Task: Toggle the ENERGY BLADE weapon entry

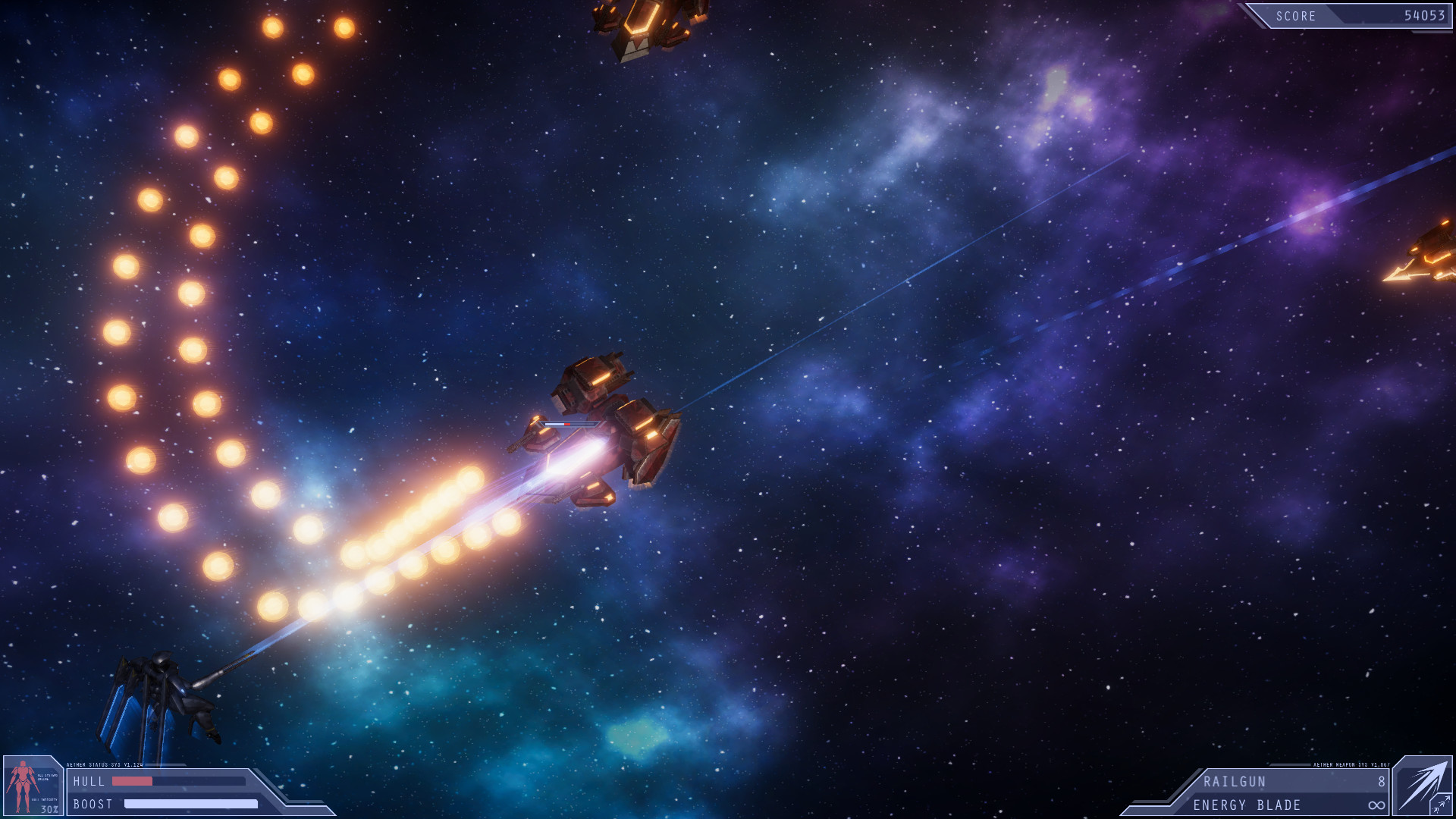Action: pyautogui.click(x=1247, y=804)
